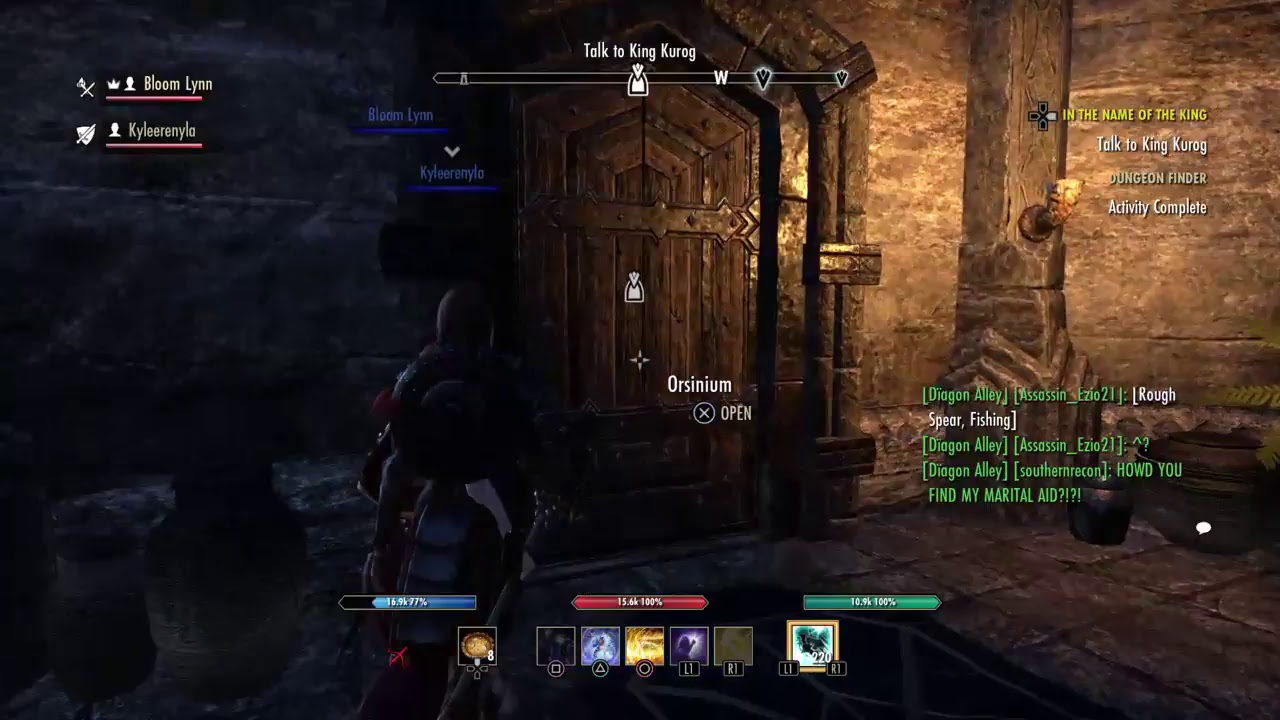Activate the teal ultimate ability icon
Screen dimensions: 1280x720
[812, 645]
